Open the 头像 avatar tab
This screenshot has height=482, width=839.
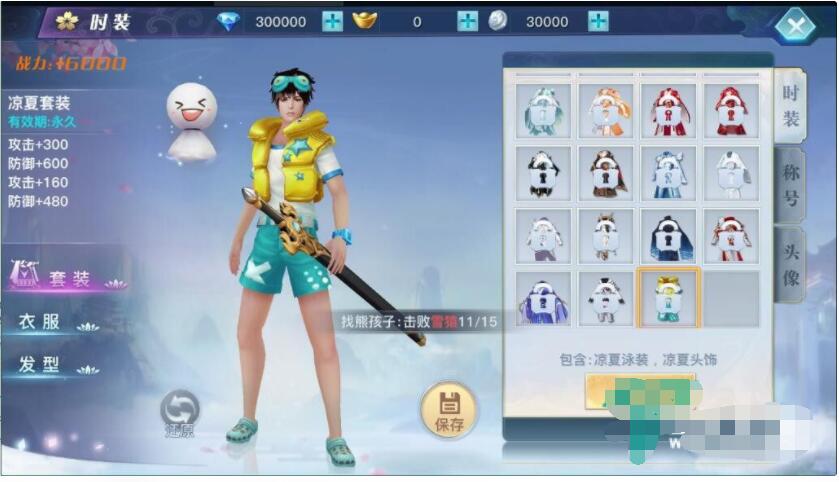click(x=790, y=265)
